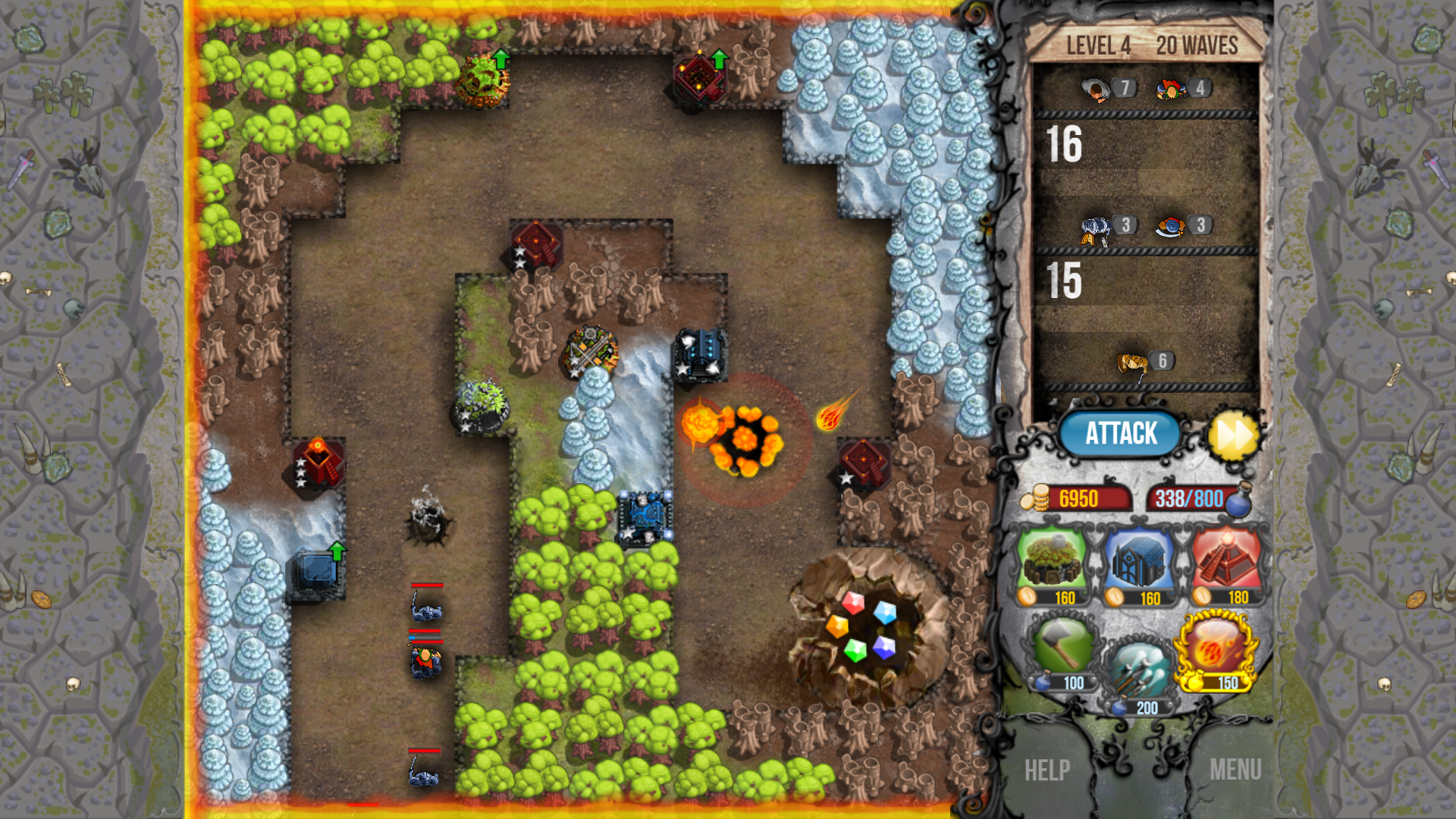Open the MENU

click(x=1238, y=770)
